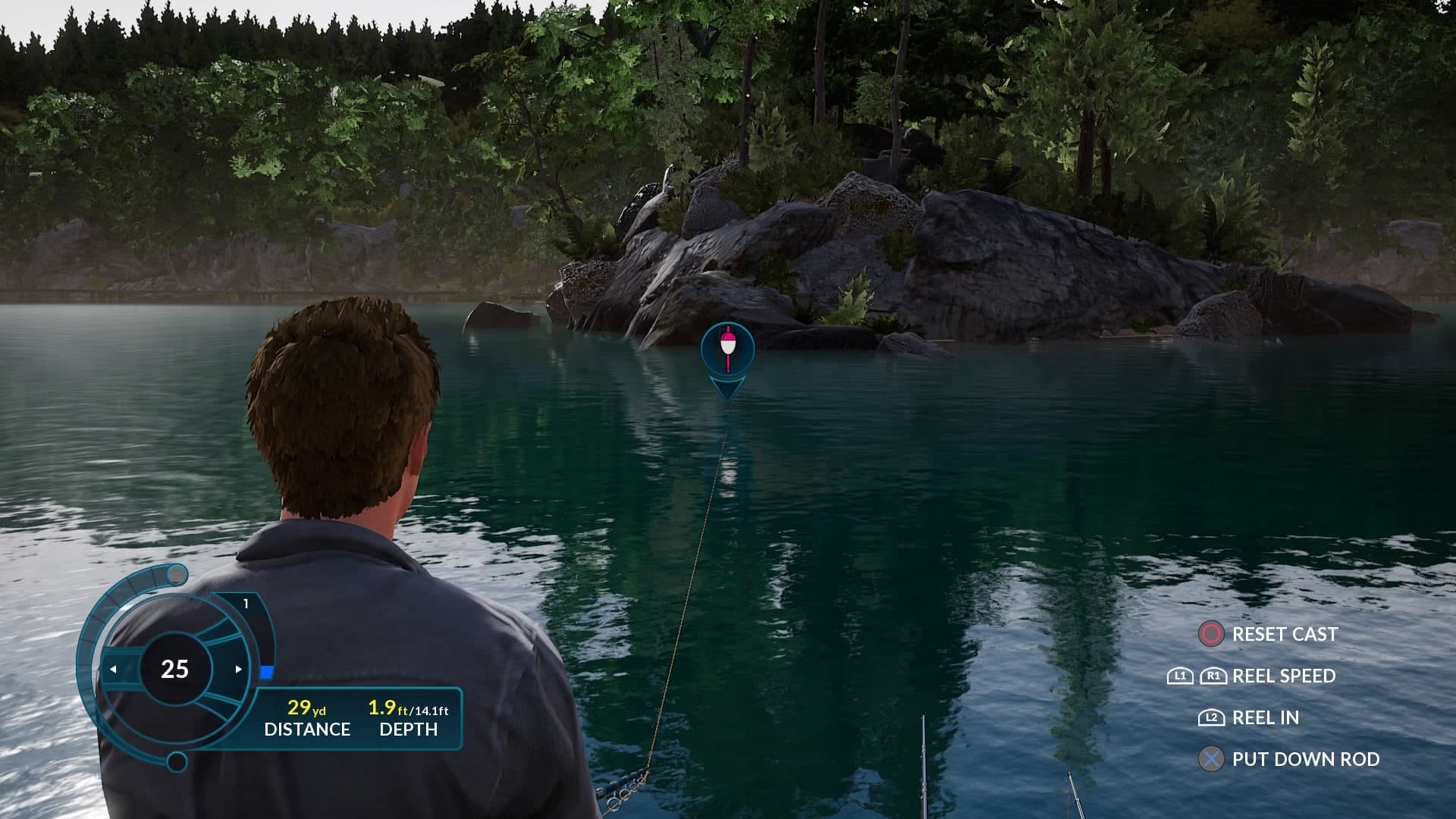This screenshot has width=1456, height=819.
Task: Click the L1 shoulder button icon
Action: (1180, 676)
